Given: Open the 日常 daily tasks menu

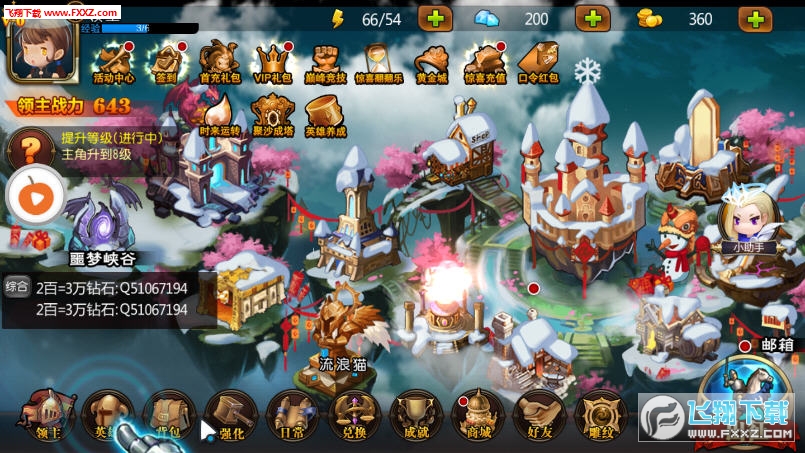Looking at the screenshot, I should coord(294,417).
